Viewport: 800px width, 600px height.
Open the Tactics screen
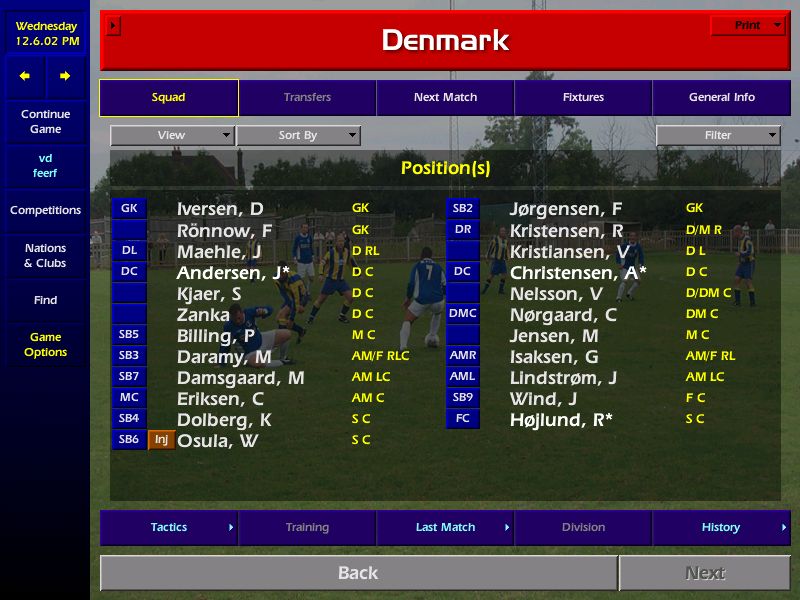tap(169, 527)
